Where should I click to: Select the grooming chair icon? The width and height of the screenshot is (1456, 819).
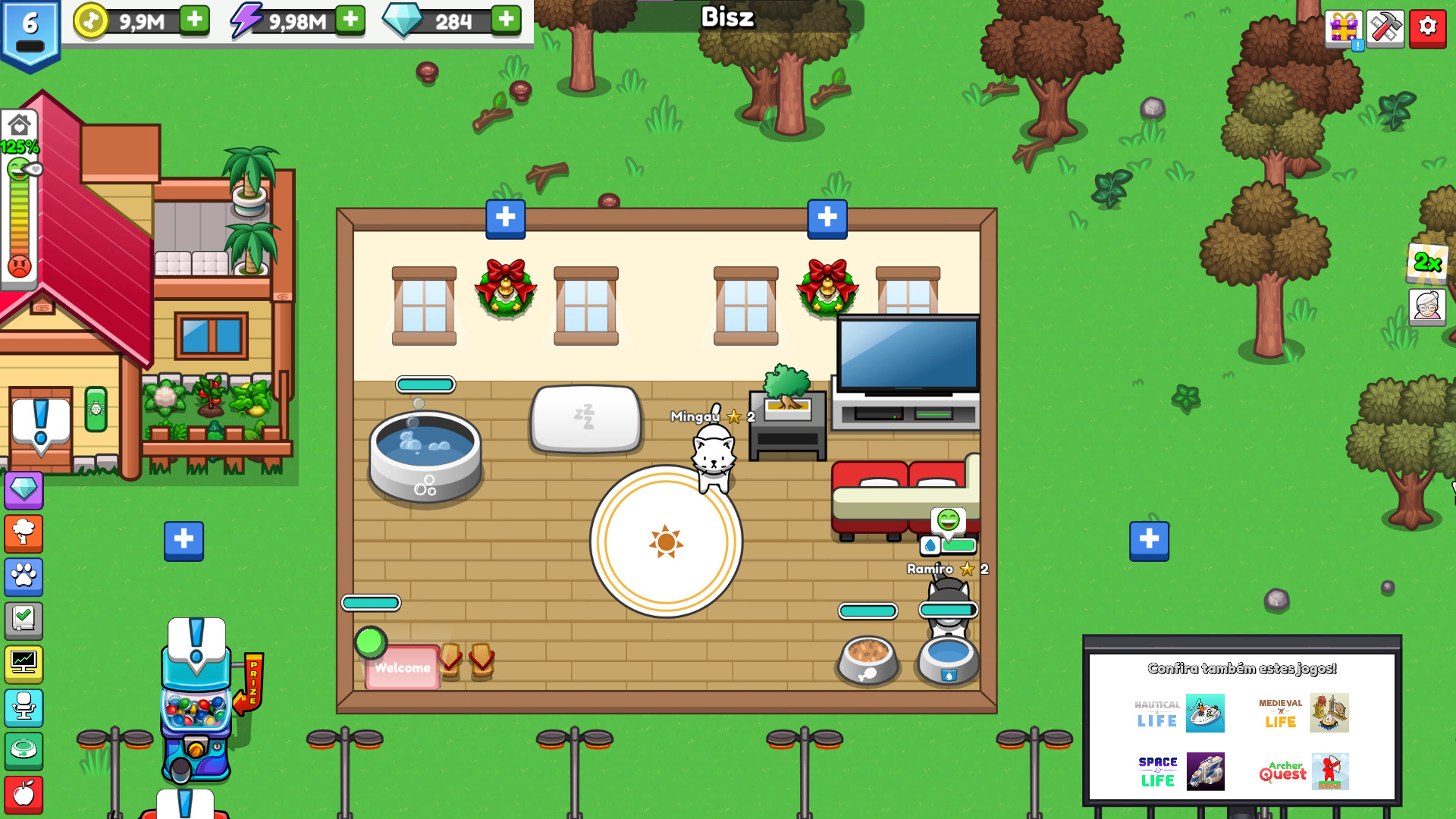coord(24,708)
